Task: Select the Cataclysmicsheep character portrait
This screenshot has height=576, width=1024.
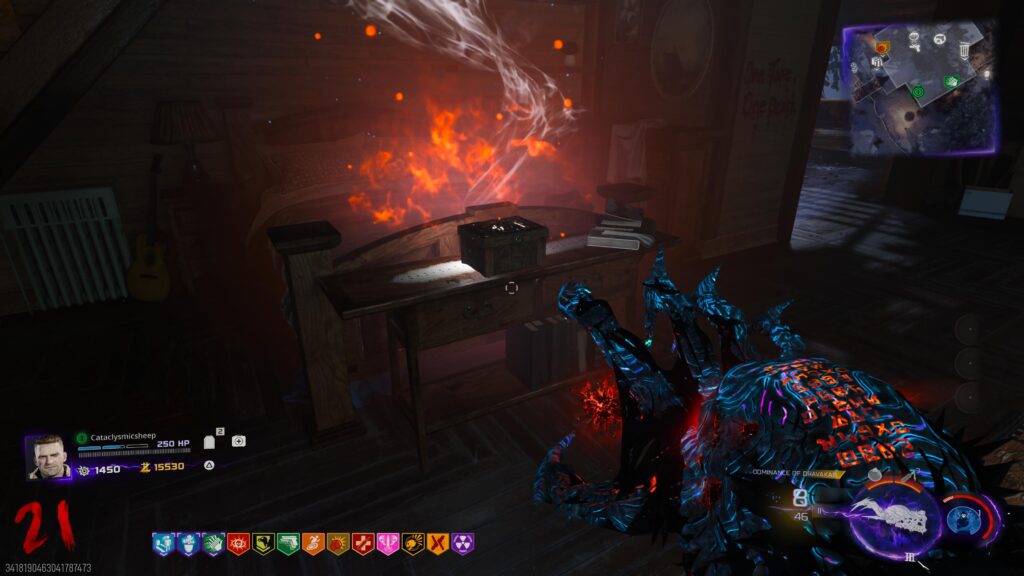Action: [48, 456]
